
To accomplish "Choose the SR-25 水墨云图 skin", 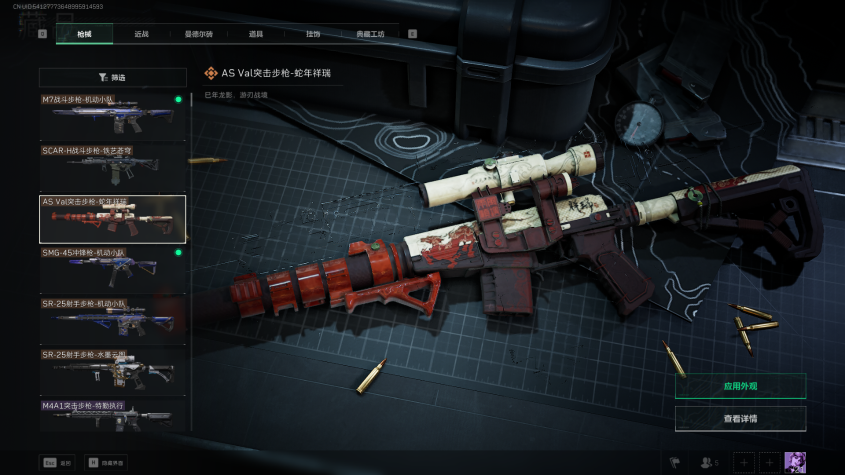I will (113, 370).
